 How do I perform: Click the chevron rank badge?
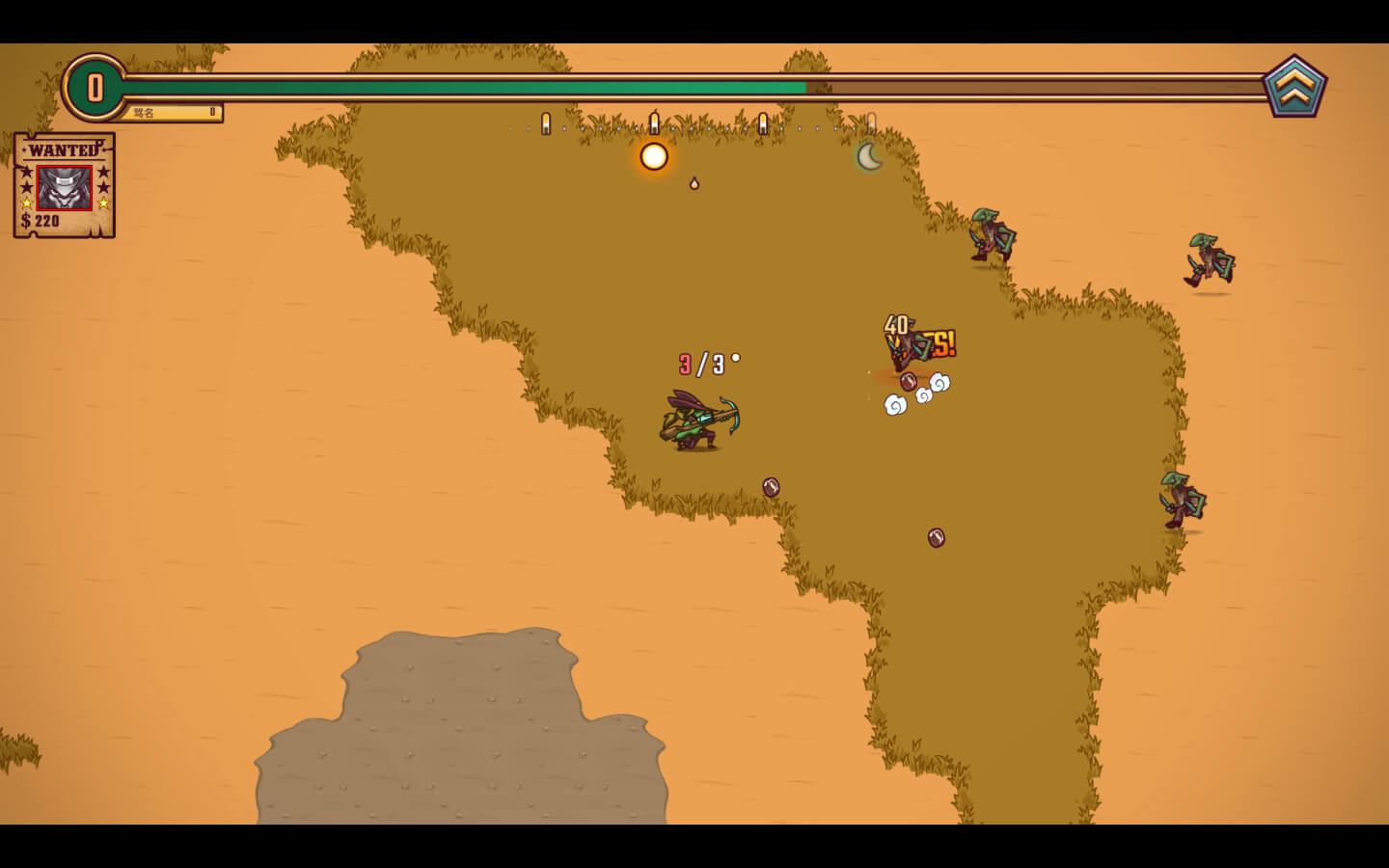click(1294, 88)
